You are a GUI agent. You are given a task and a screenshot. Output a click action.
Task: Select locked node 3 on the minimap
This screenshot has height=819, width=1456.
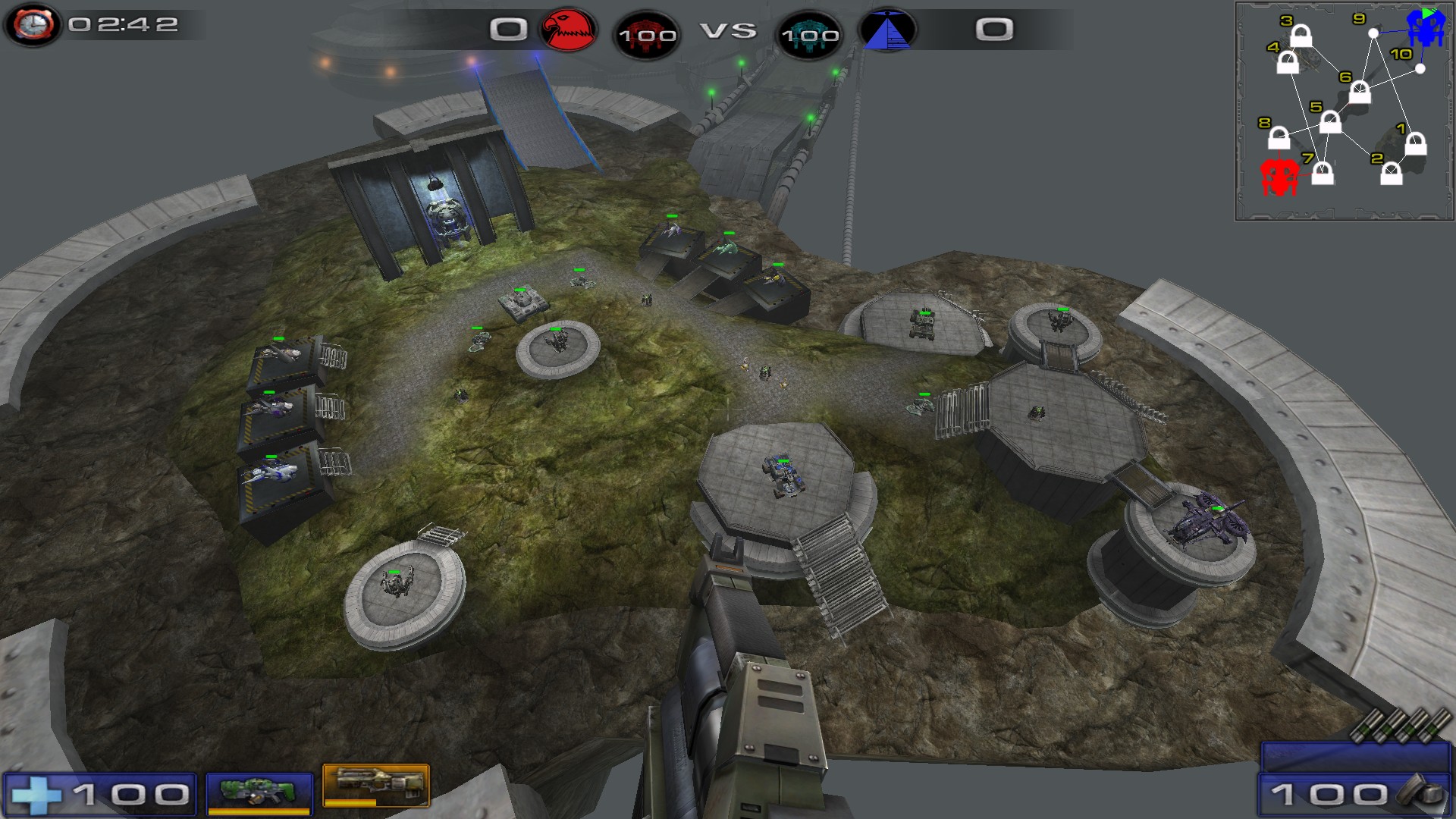(1301, 36)
